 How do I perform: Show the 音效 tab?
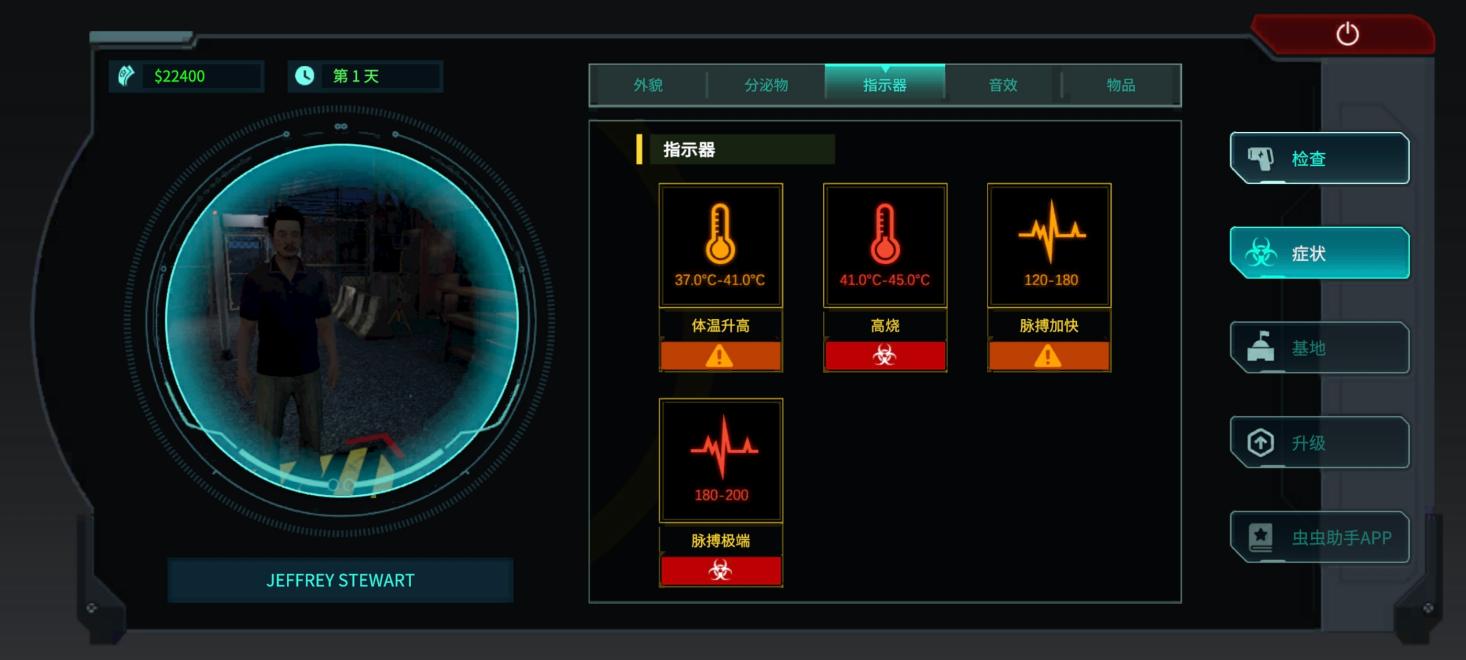coord(1003,86)
